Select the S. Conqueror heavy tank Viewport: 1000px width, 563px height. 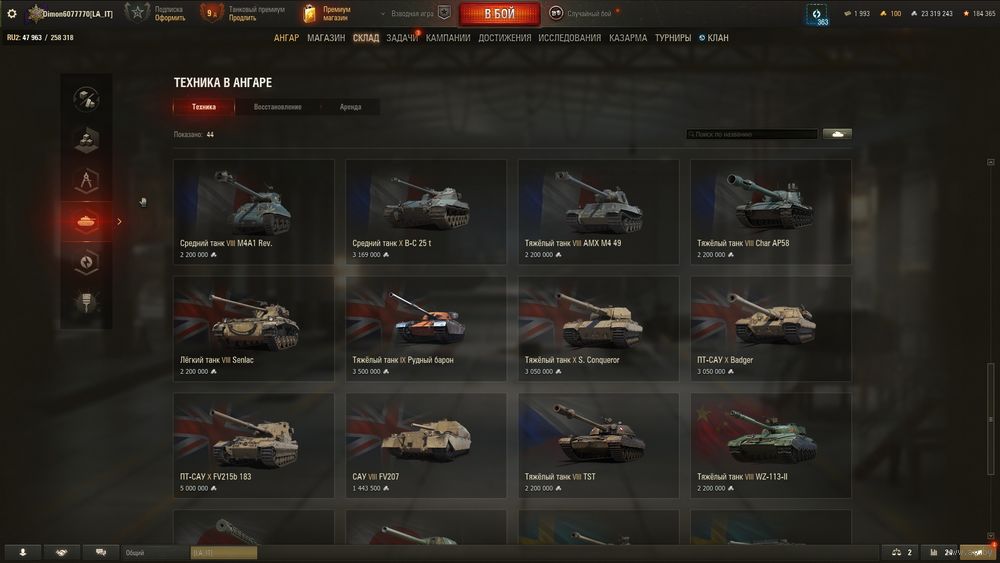click(598, 328)
